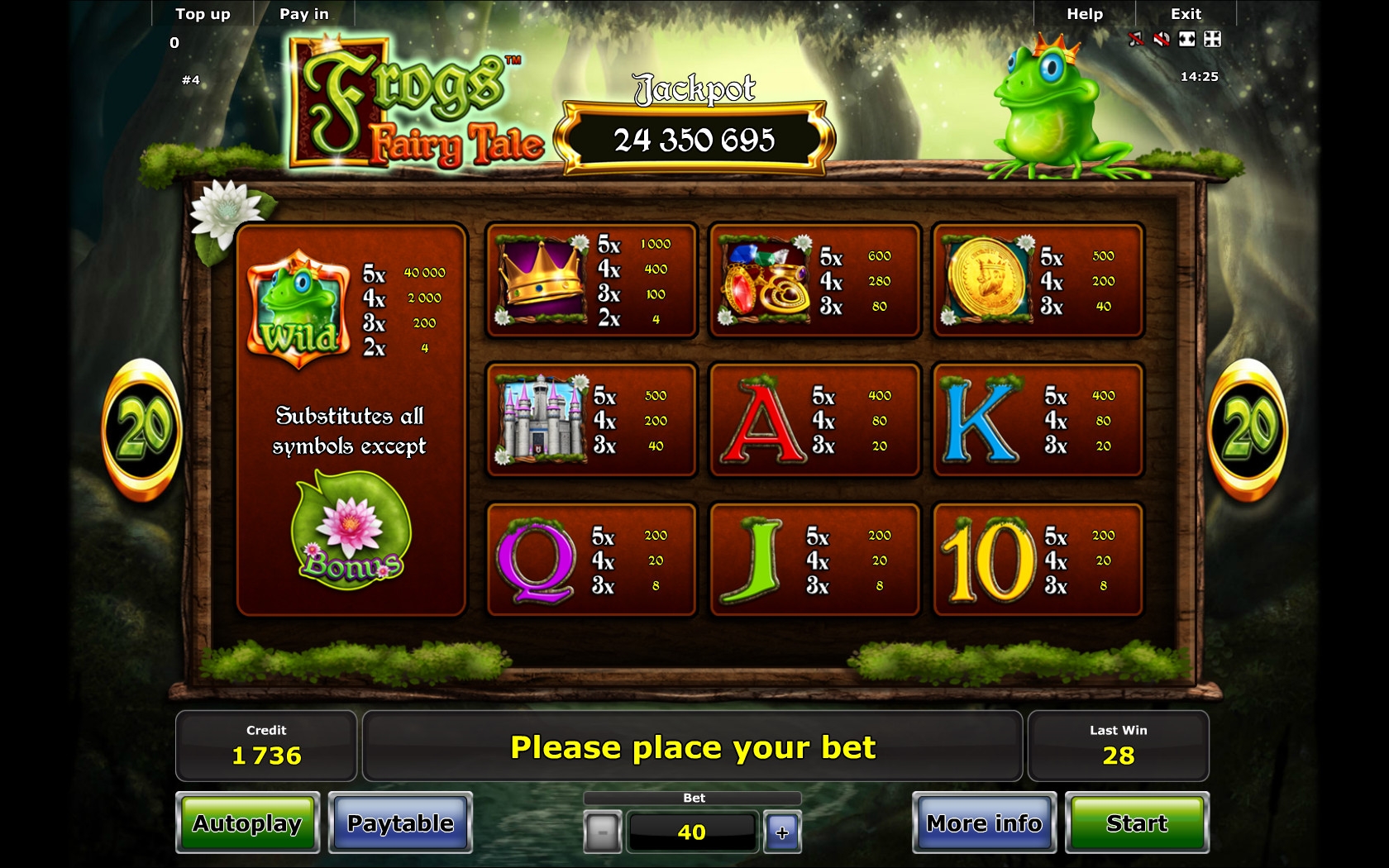
Task: Open the Top up menu
Action: pyautogui.click(x=203, y=14)
